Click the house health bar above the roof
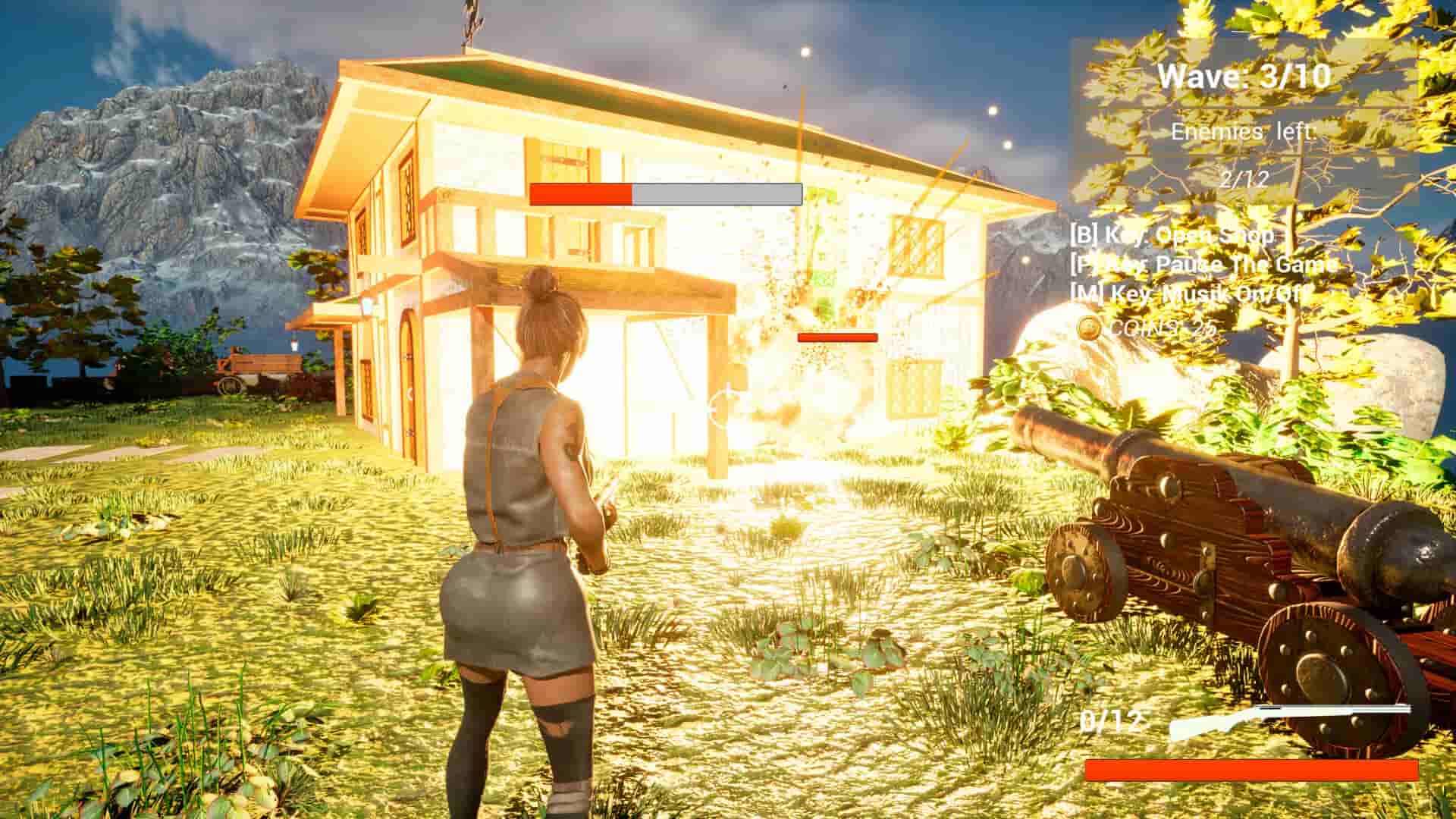This screenshot has height=819, width=1456. (x=667, y=196)
